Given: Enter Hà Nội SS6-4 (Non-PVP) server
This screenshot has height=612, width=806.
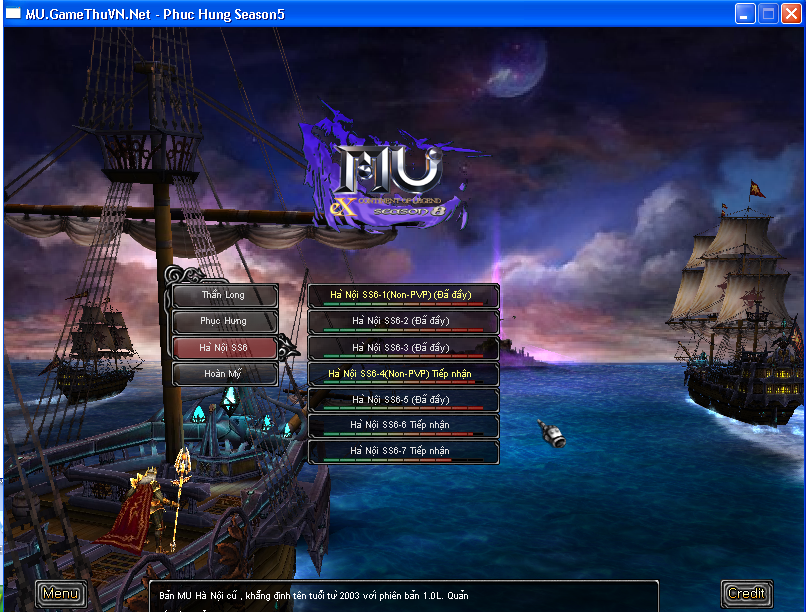Looking at the screenshot, I should click(402, 374).
